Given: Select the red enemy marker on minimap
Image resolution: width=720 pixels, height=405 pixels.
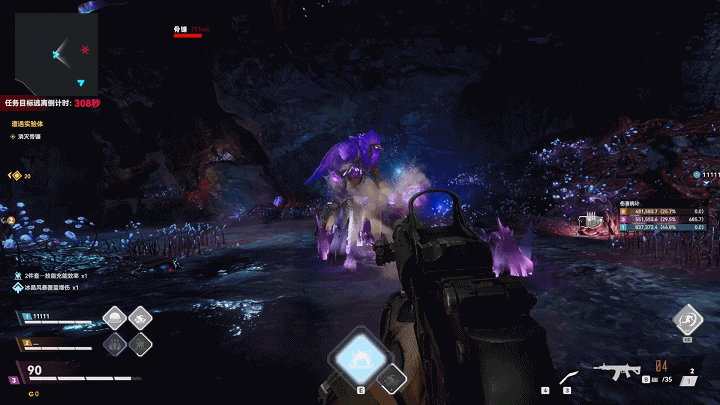Looking at the screenshot, I should click(85, 49).
